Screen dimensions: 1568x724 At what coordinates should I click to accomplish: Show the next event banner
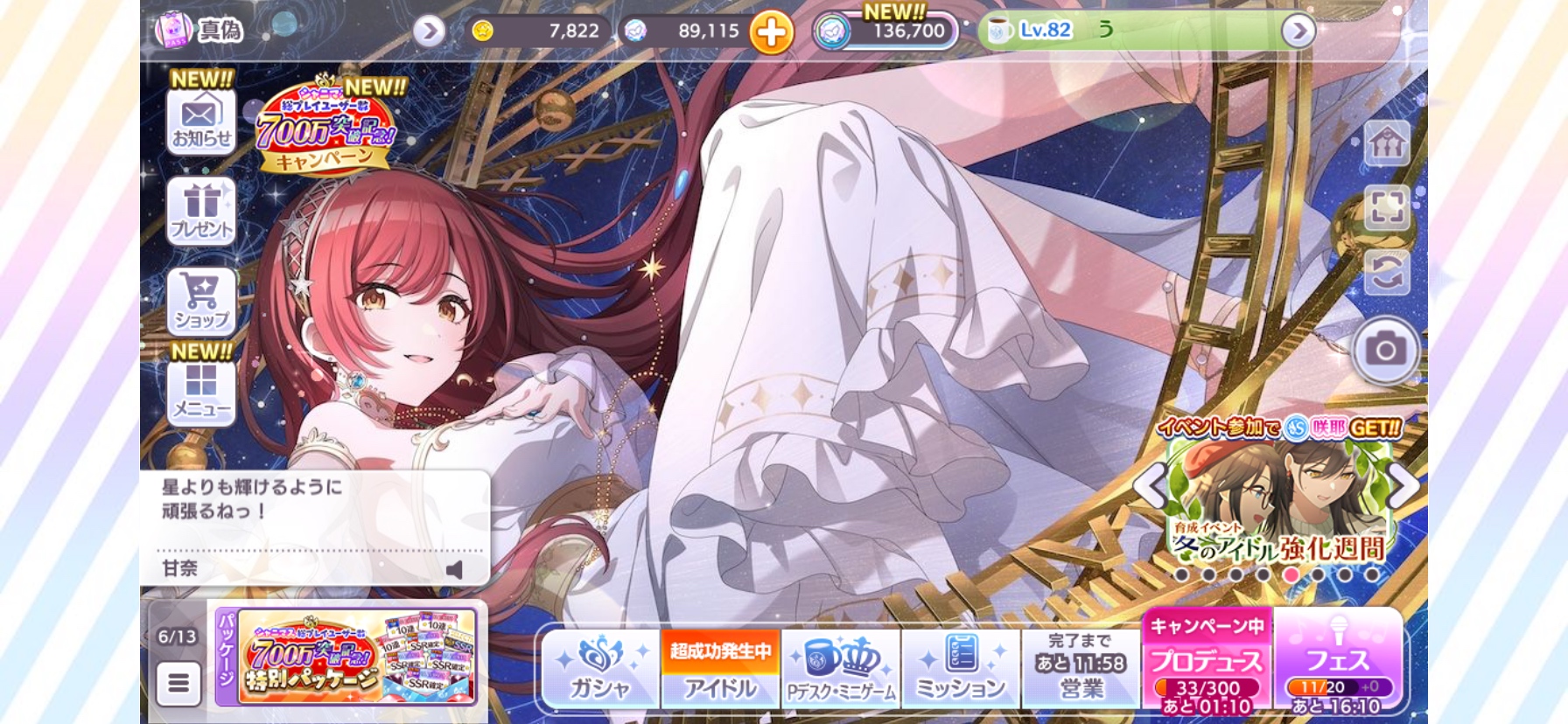click(x=1403, y=485)
